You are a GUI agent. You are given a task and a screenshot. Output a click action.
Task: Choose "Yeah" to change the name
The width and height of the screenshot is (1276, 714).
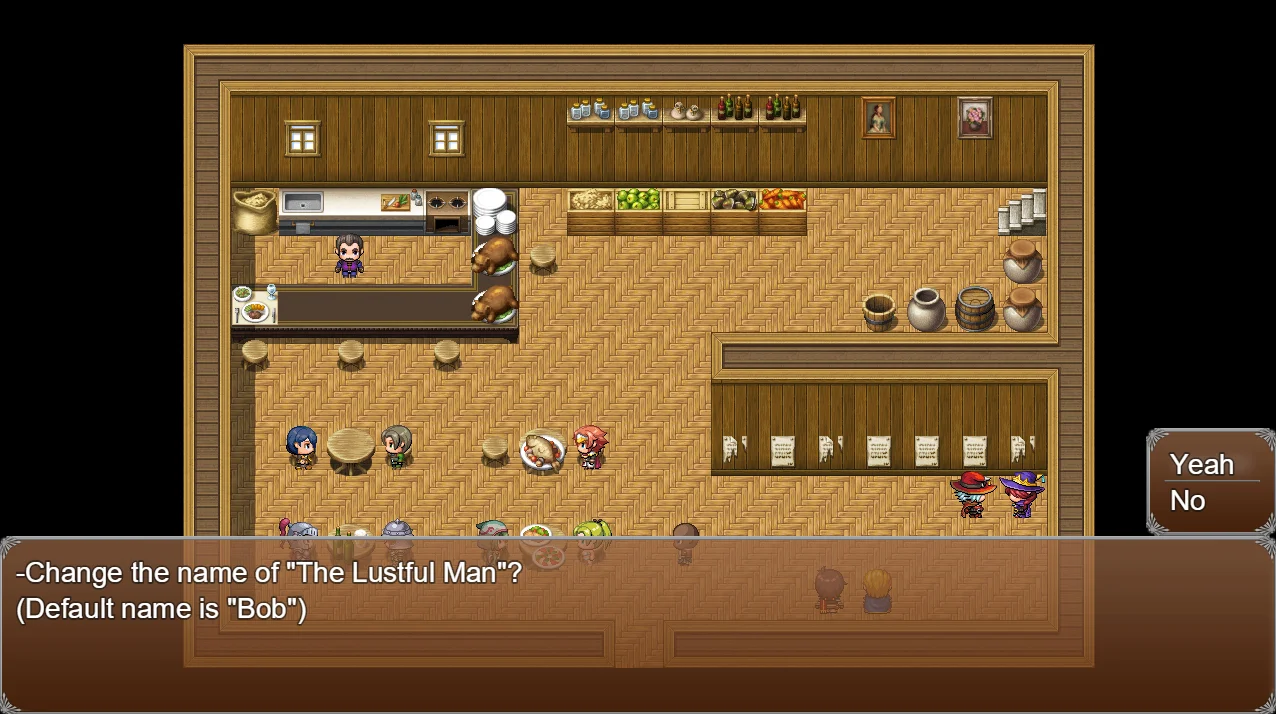click(x=1202, y=464)
